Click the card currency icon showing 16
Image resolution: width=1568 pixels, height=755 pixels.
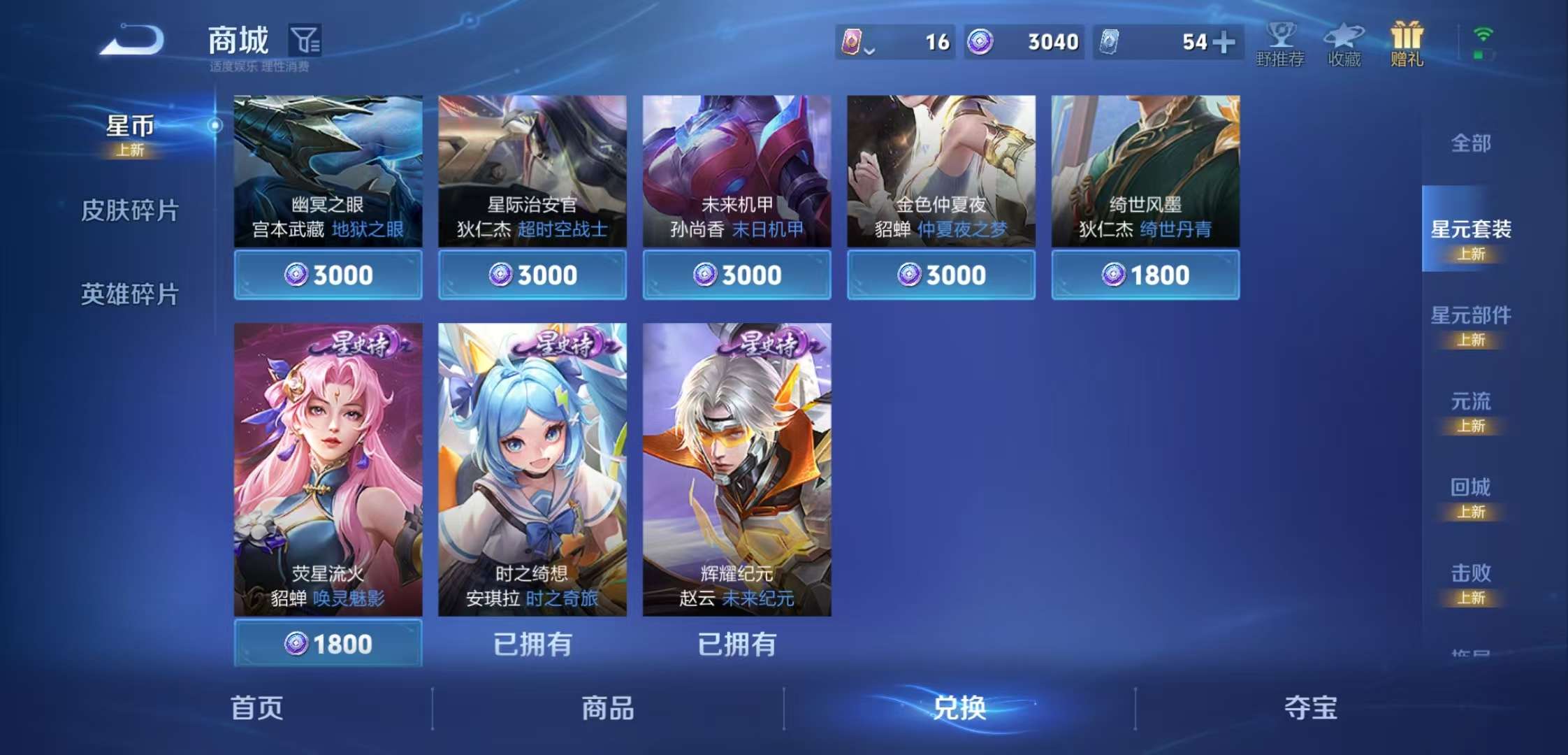(x=853, y=42)
